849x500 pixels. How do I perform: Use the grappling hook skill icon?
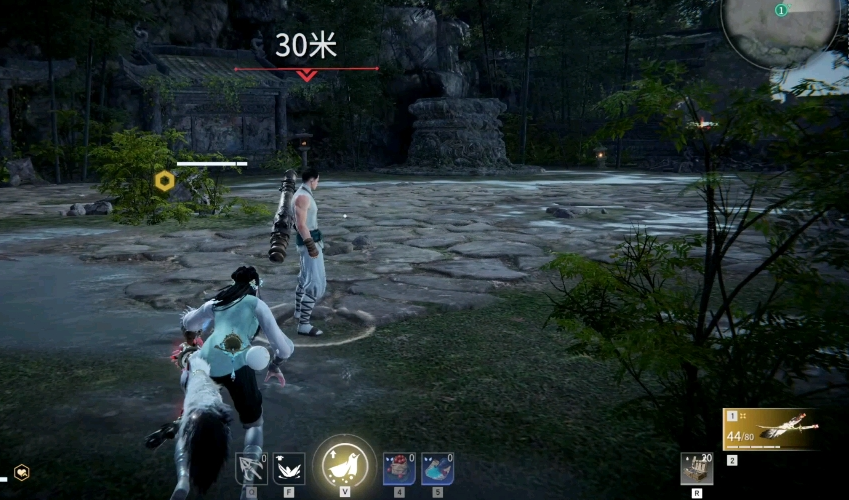(x=250, y=468)
